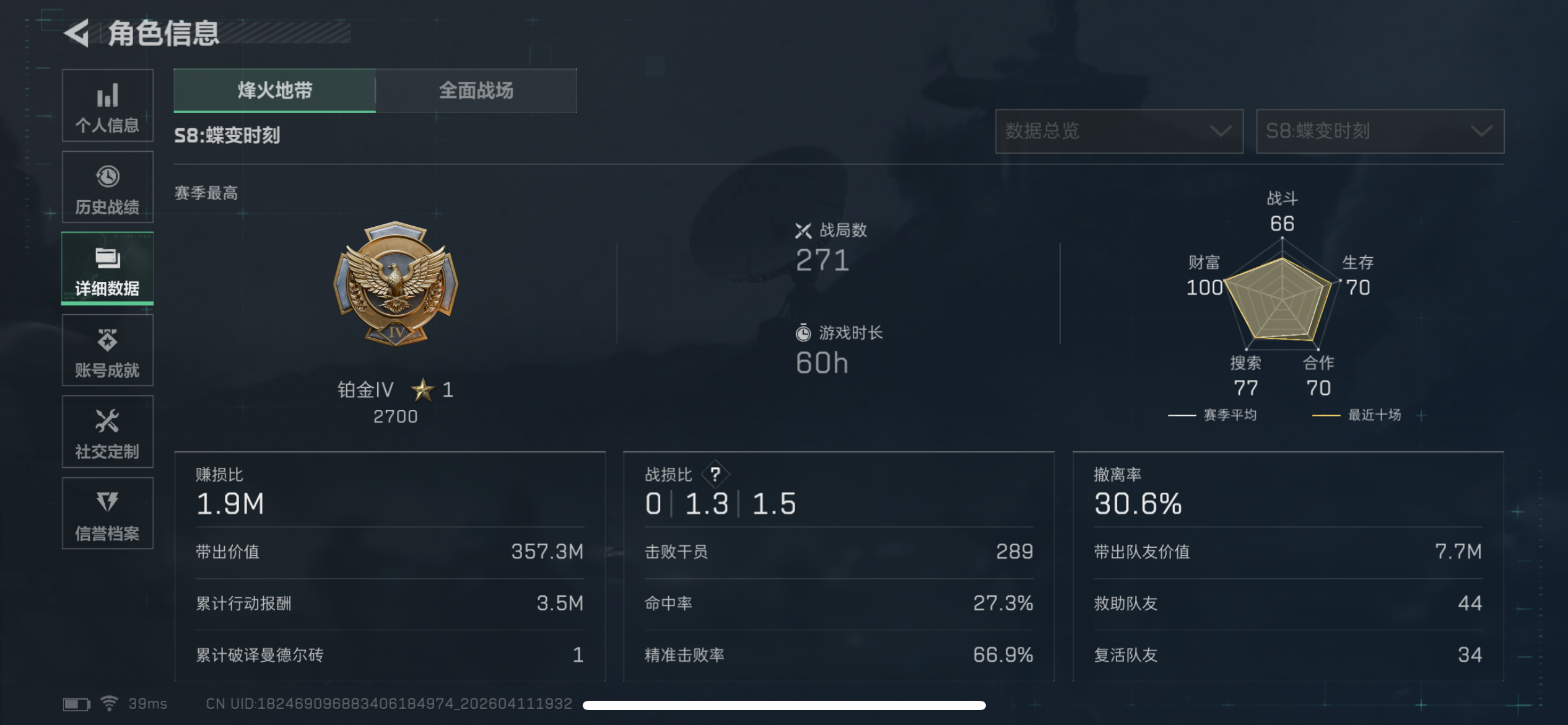Collapse the 数据总览 dropdown chevron

coord(1221,131)
